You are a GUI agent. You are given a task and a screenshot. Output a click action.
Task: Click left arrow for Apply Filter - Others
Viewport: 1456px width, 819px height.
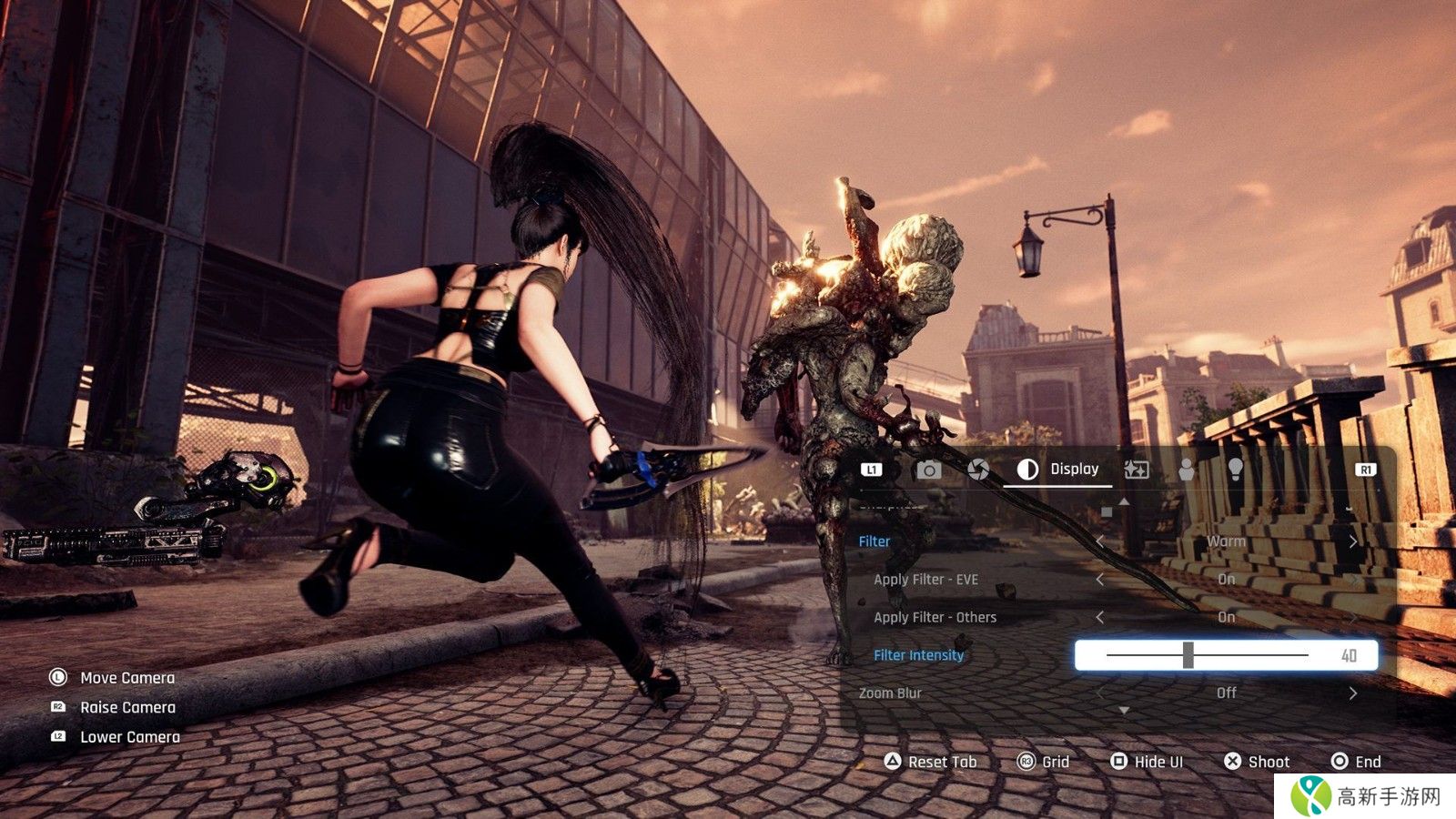tap(1099, 618)
